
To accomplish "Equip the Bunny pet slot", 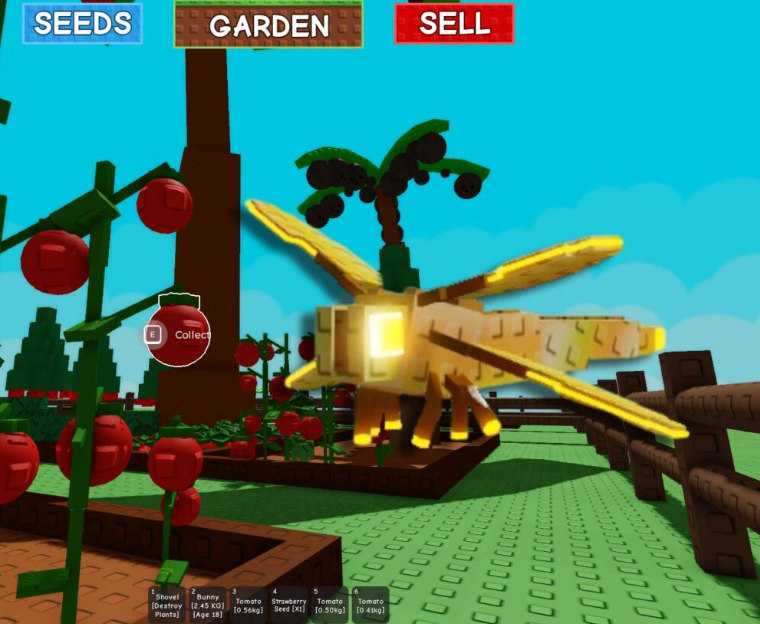I will 208,605.
